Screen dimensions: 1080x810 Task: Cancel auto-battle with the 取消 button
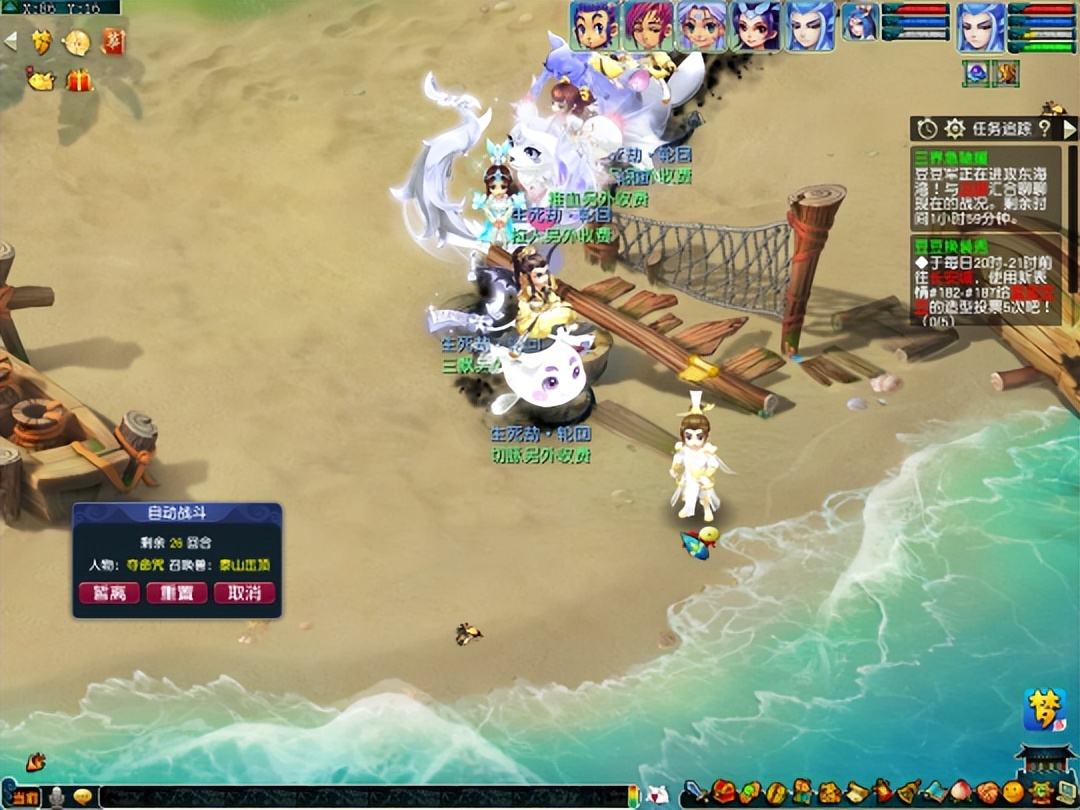click(244, 593)
